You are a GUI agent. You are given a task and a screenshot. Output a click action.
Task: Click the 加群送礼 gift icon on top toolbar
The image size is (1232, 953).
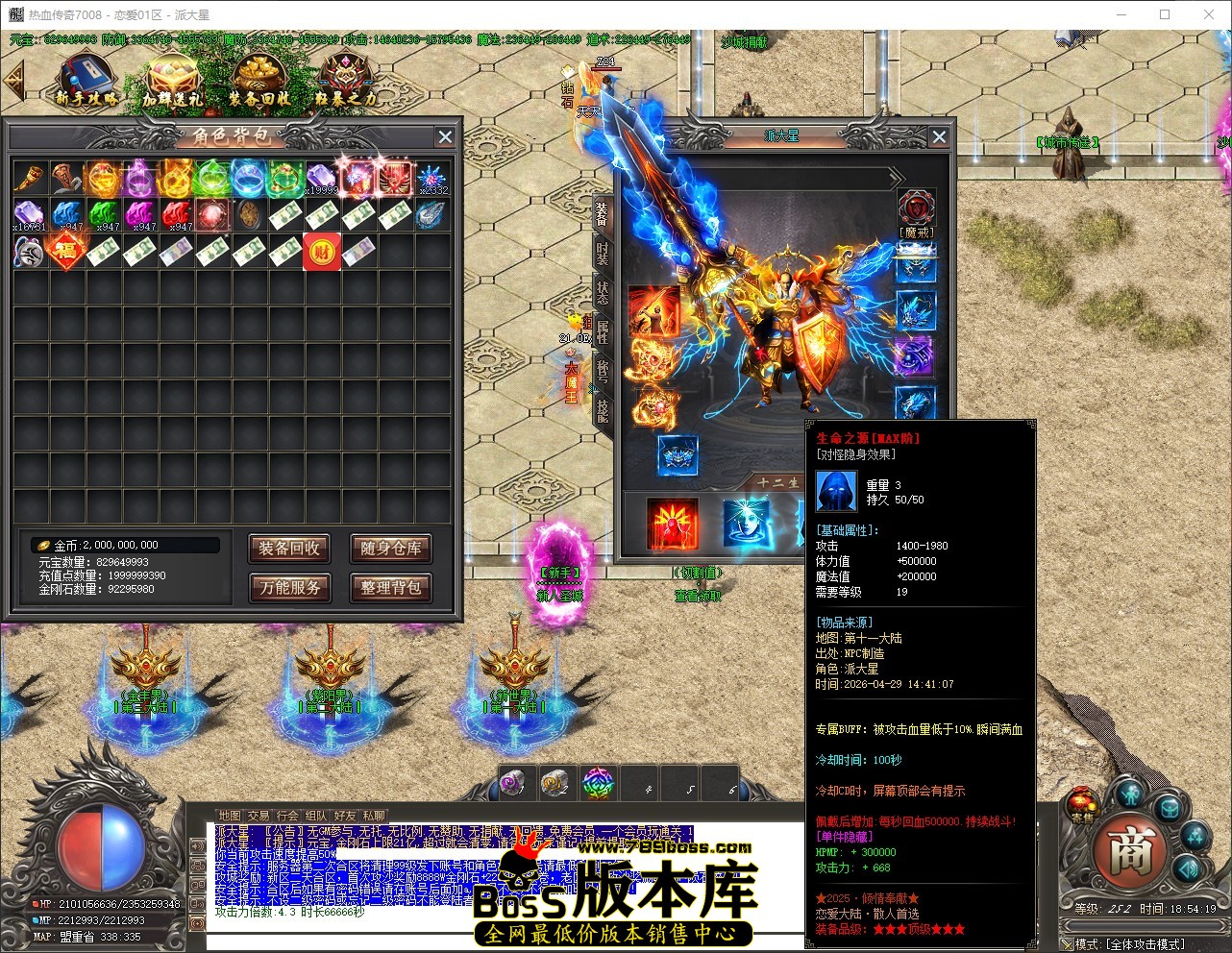(x=175, y=75)
